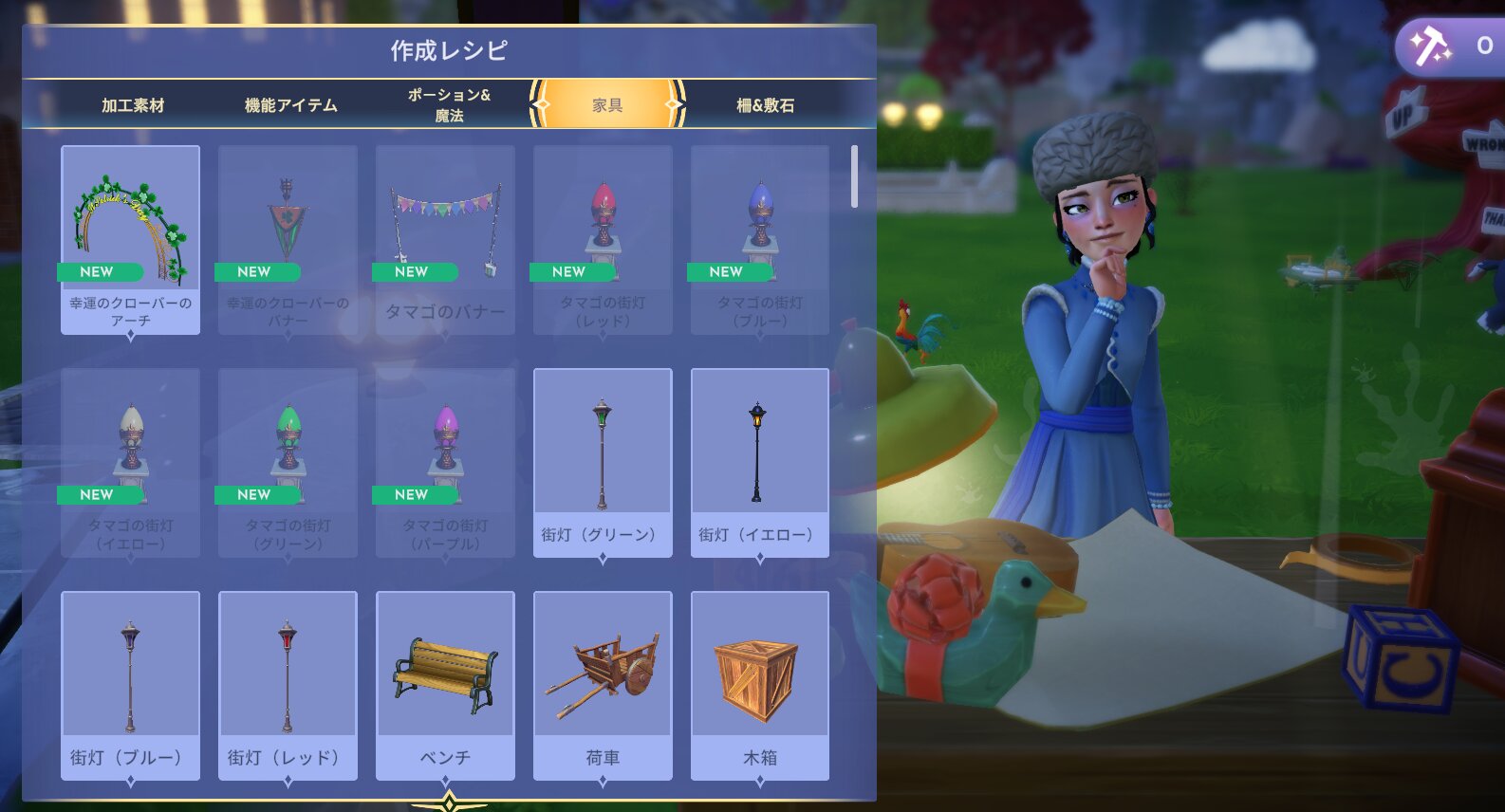1505x812 pixels.
Task: Pick the 幸運のクローバーのバナー recipe
Action: (x=288, y=239)
